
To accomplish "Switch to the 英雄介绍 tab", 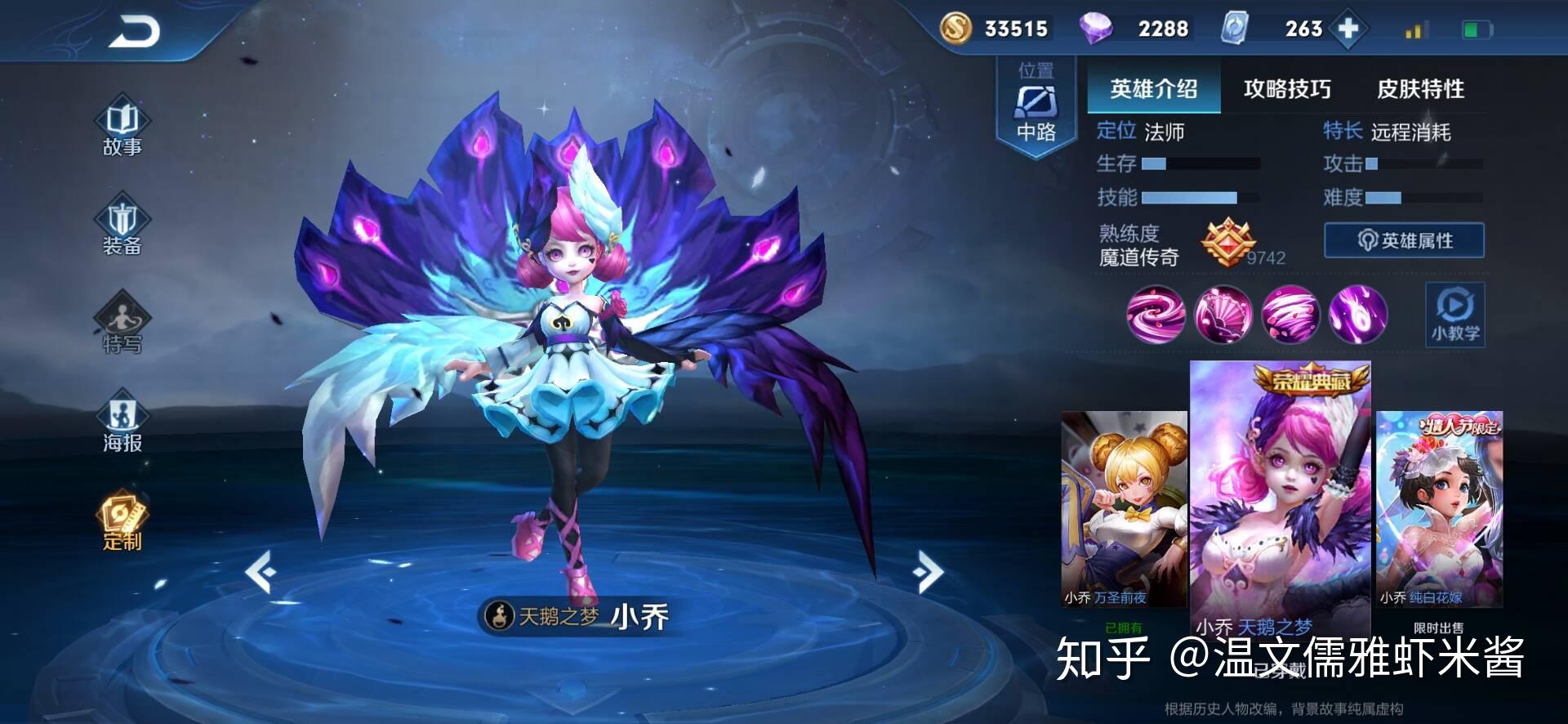I will click(1153, 88).
